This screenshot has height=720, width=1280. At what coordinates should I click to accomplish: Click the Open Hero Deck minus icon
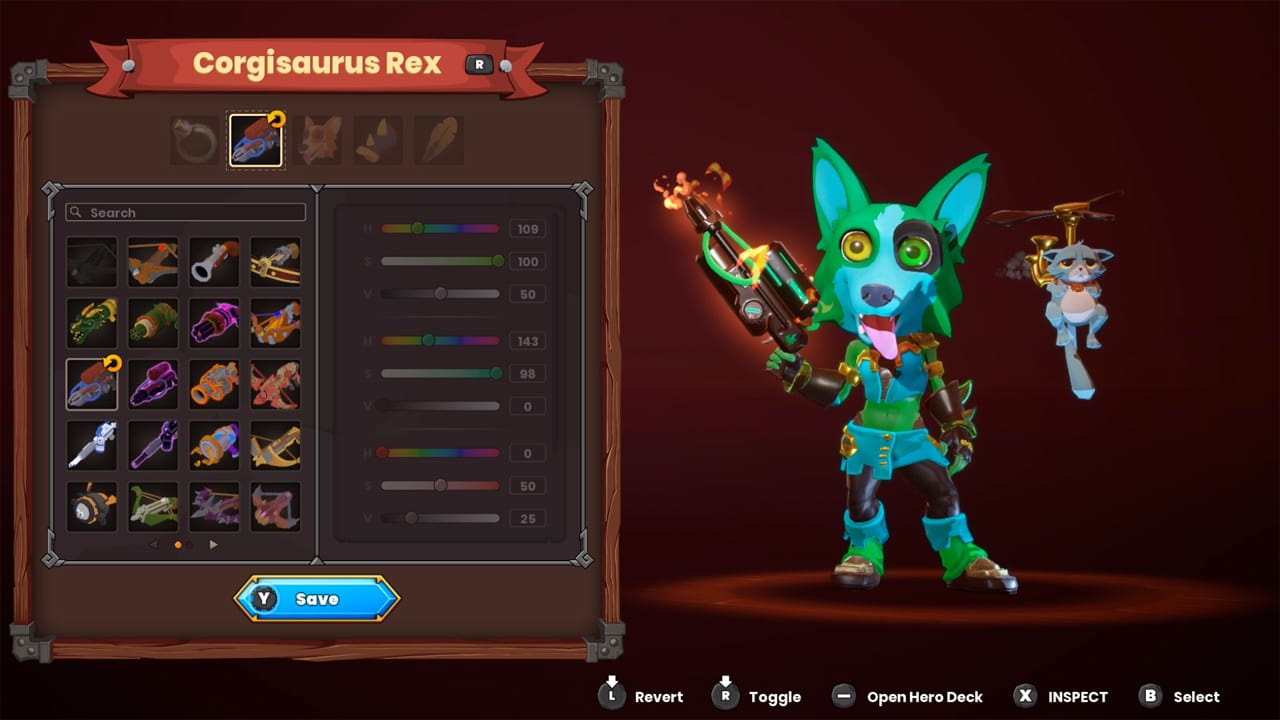coord(844,697)
